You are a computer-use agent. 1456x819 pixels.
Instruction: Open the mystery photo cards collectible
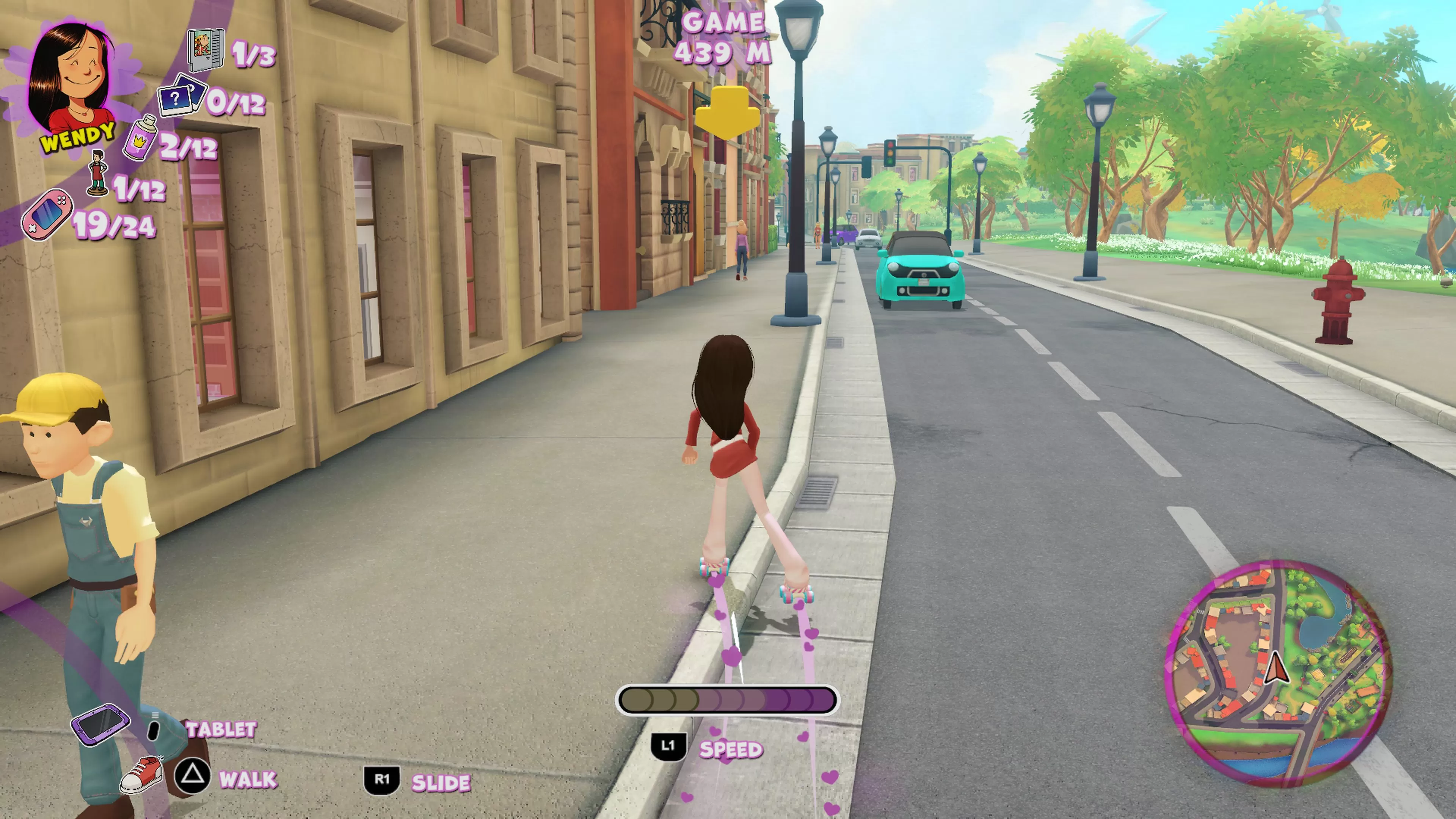tap(180, 96)
